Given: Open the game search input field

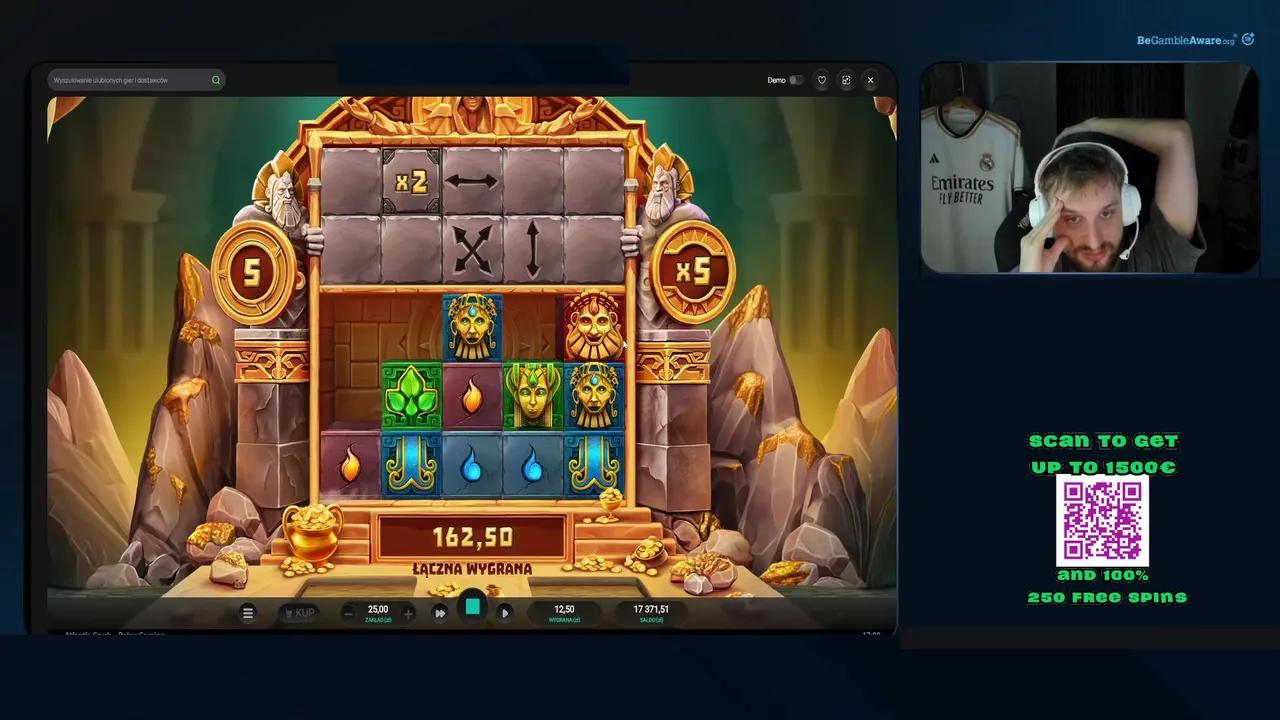Looking at the screenshot, I should pos(130,79).
